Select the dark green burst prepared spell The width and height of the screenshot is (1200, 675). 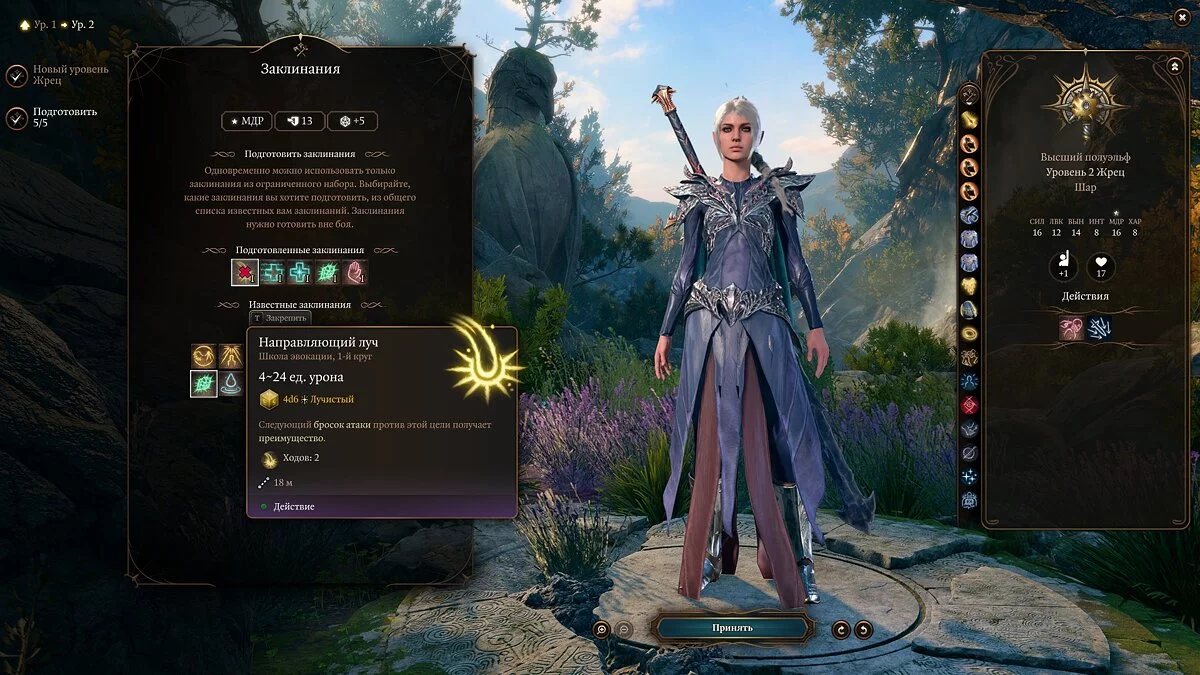(x=328, y=272)
